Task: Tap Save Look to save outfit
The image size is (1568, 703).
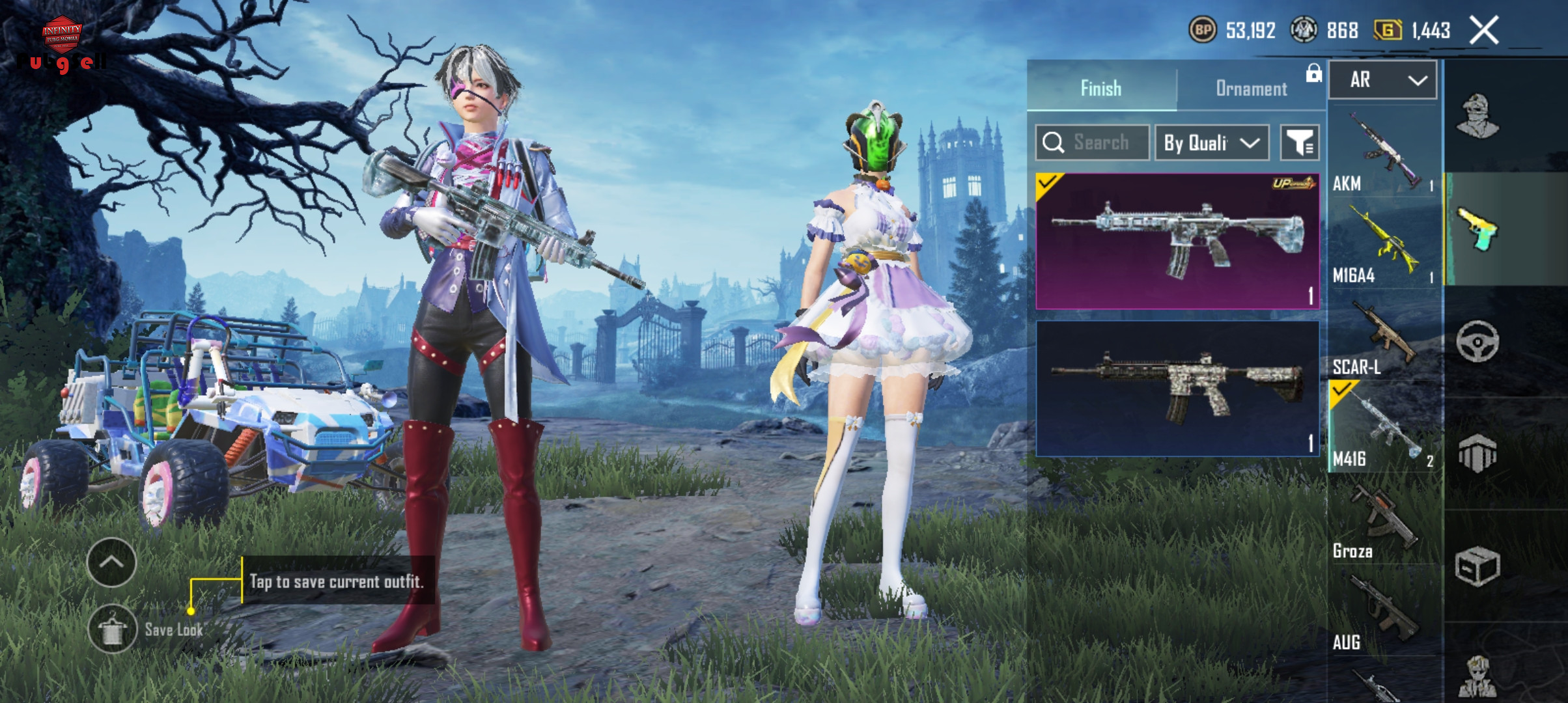Action: (x=113, y=629)
